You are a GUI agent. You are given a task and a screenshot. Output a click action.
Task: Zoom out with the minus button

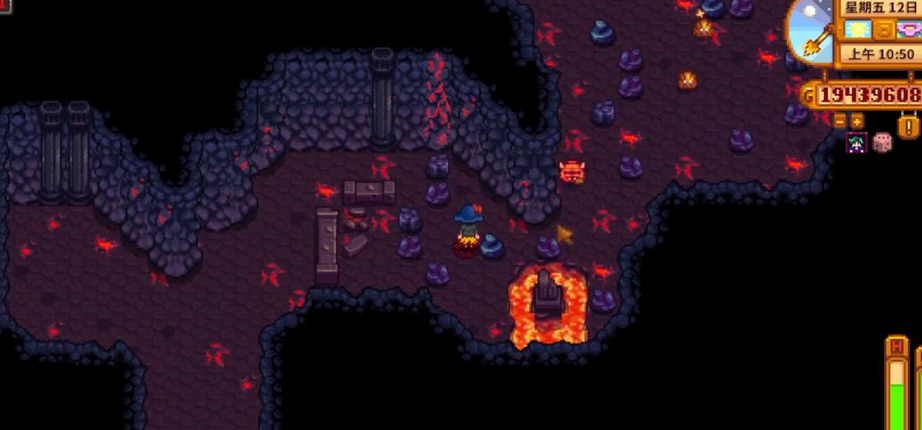coord(840,121)
